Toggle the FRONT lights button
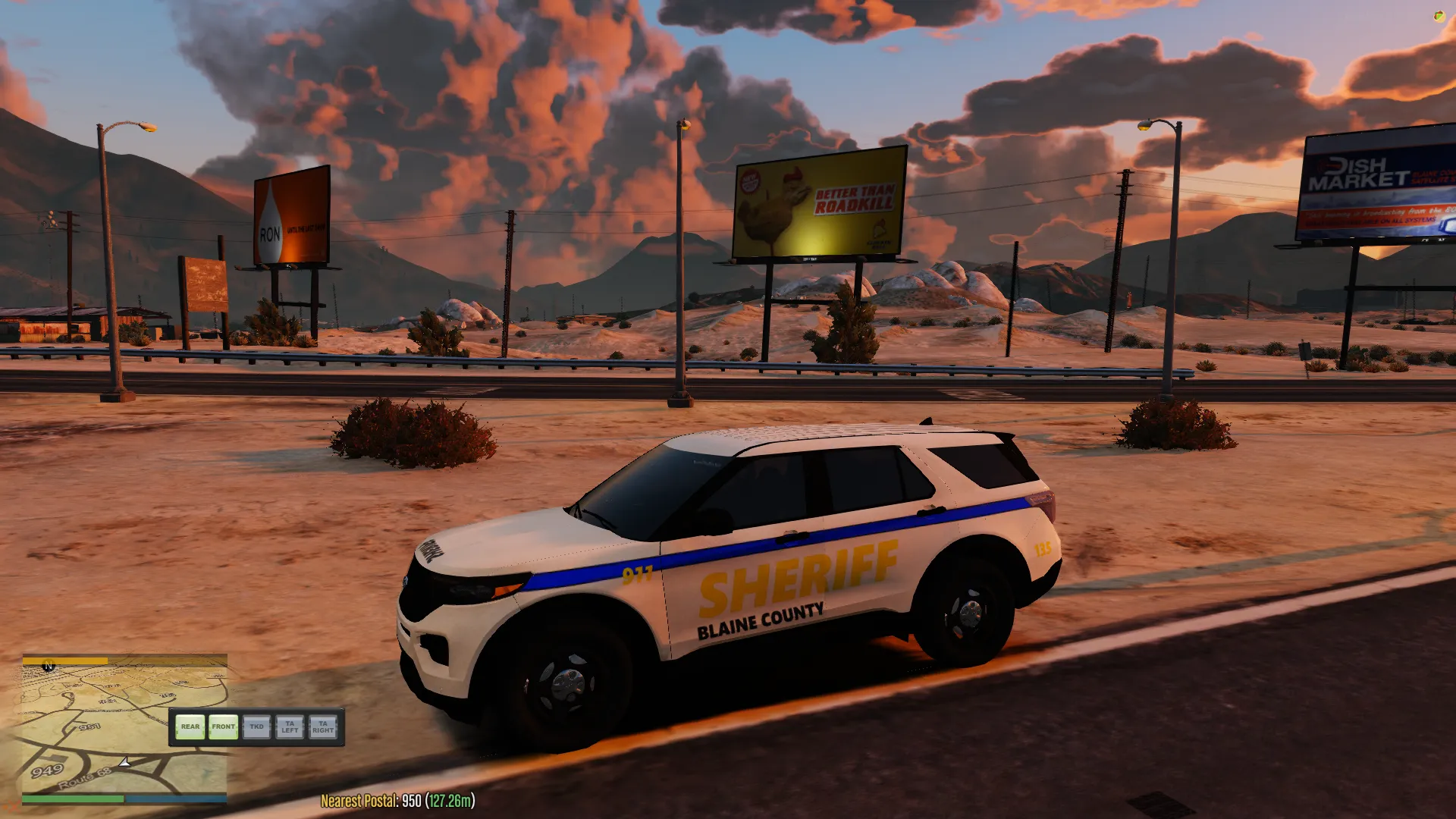The height and width of the screenshot is (819, 1456). coord(223,727)
